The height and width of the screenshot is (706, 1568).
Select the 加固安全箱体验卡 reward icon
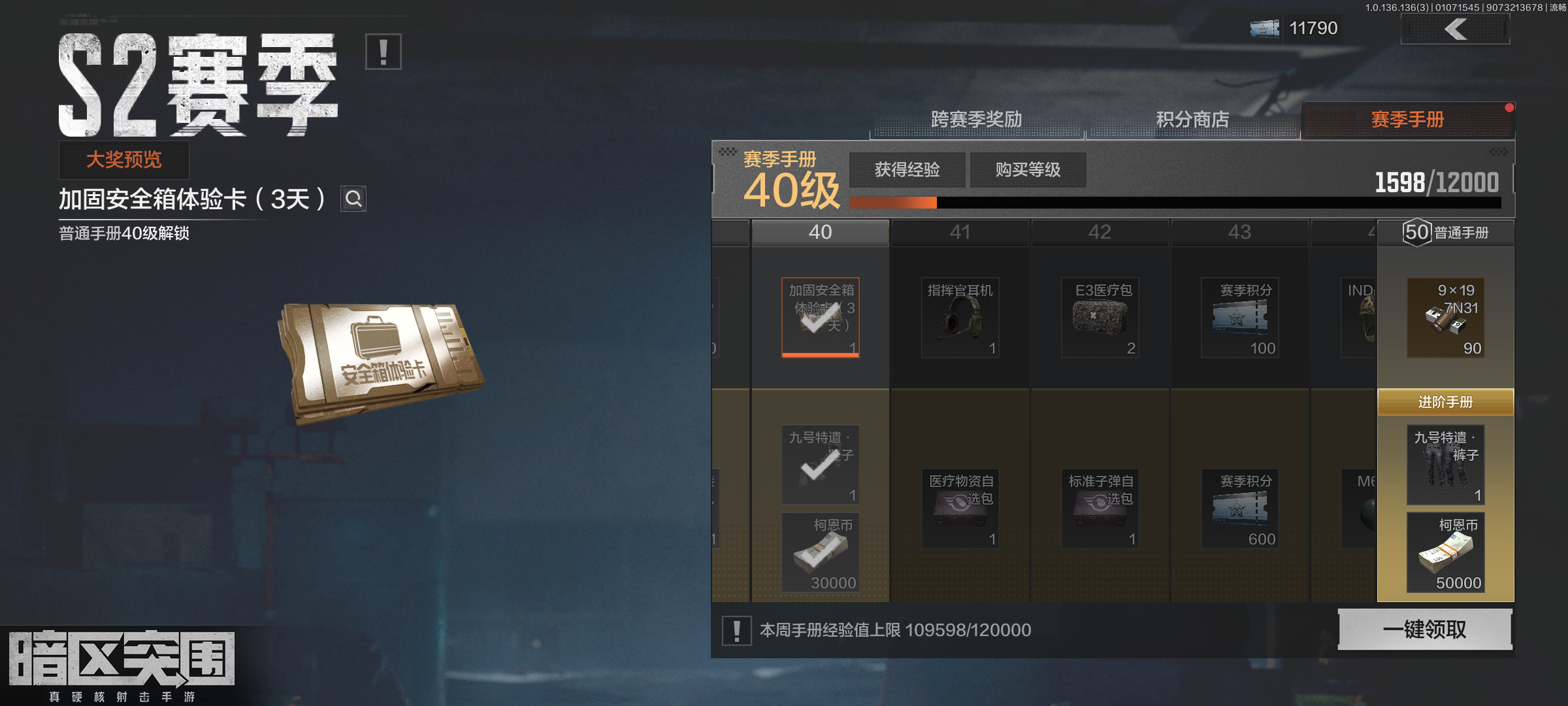pos(820,317)
